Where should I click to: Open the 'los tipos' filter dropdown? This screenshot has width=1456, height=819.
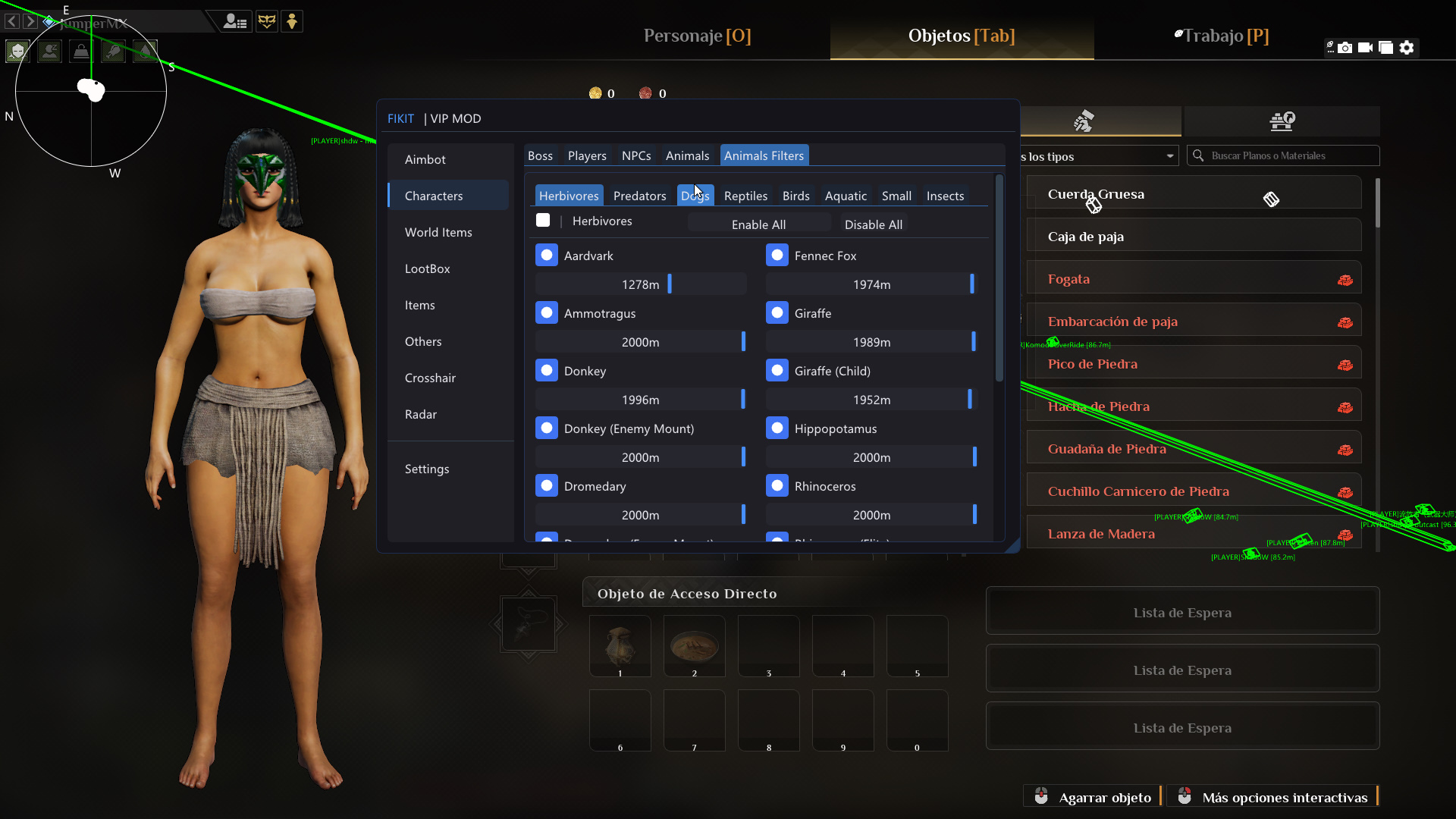pos(1098,156)
